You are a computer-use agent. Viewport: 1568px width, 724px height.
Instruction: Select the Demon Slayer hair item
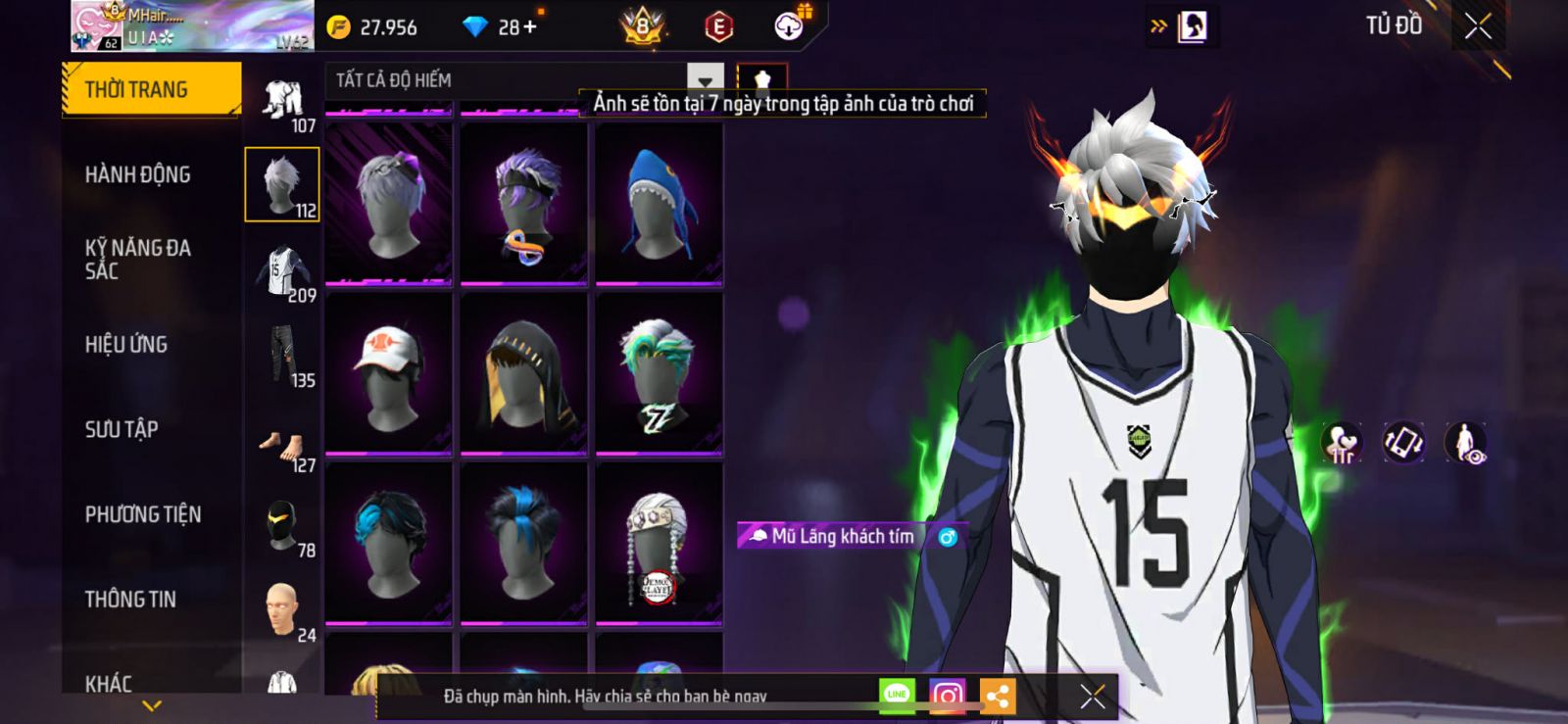coord(659,544)
